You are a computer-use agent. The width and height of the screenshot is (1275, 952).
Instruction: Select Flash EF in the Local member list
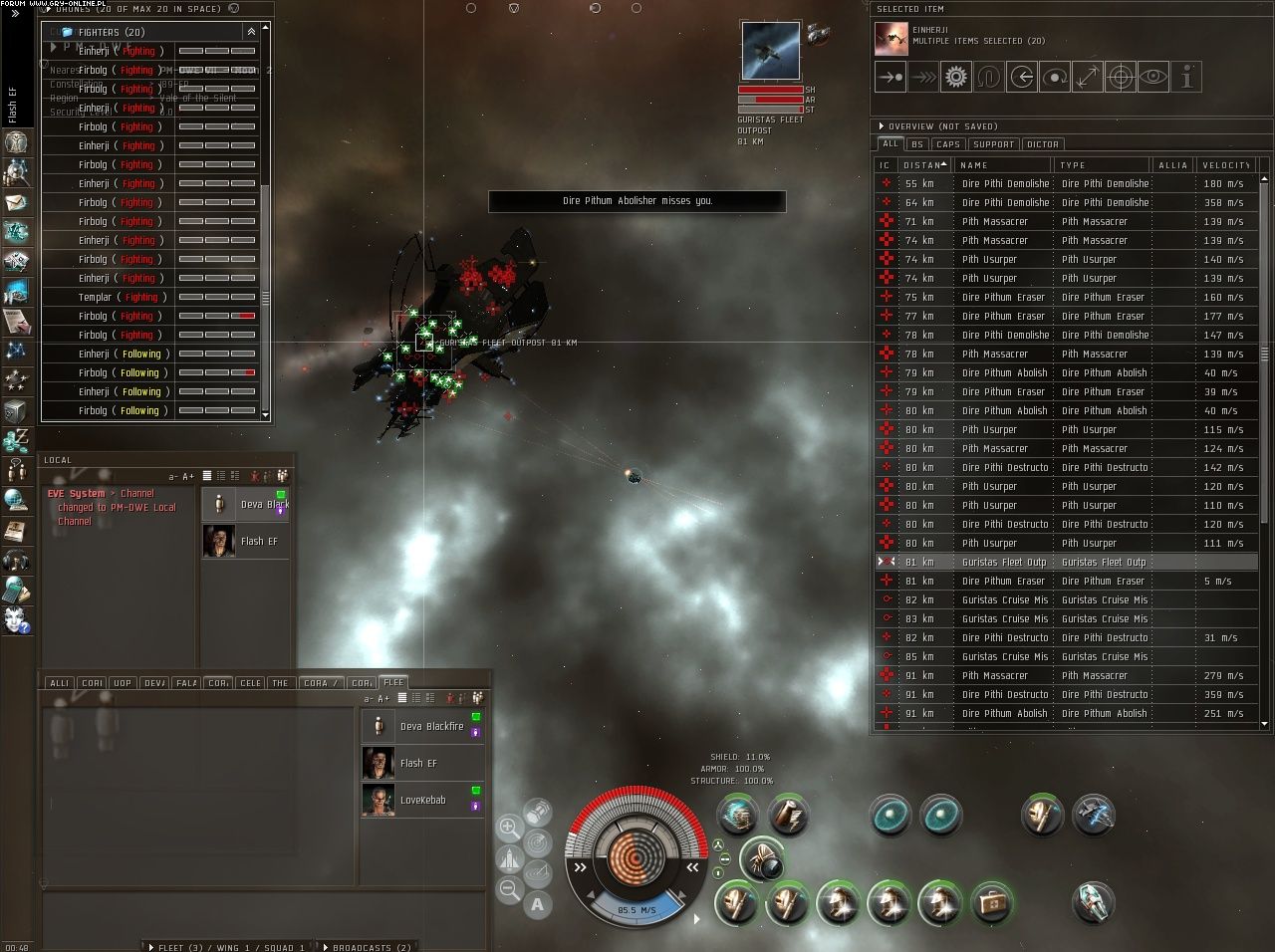(259, 542)
